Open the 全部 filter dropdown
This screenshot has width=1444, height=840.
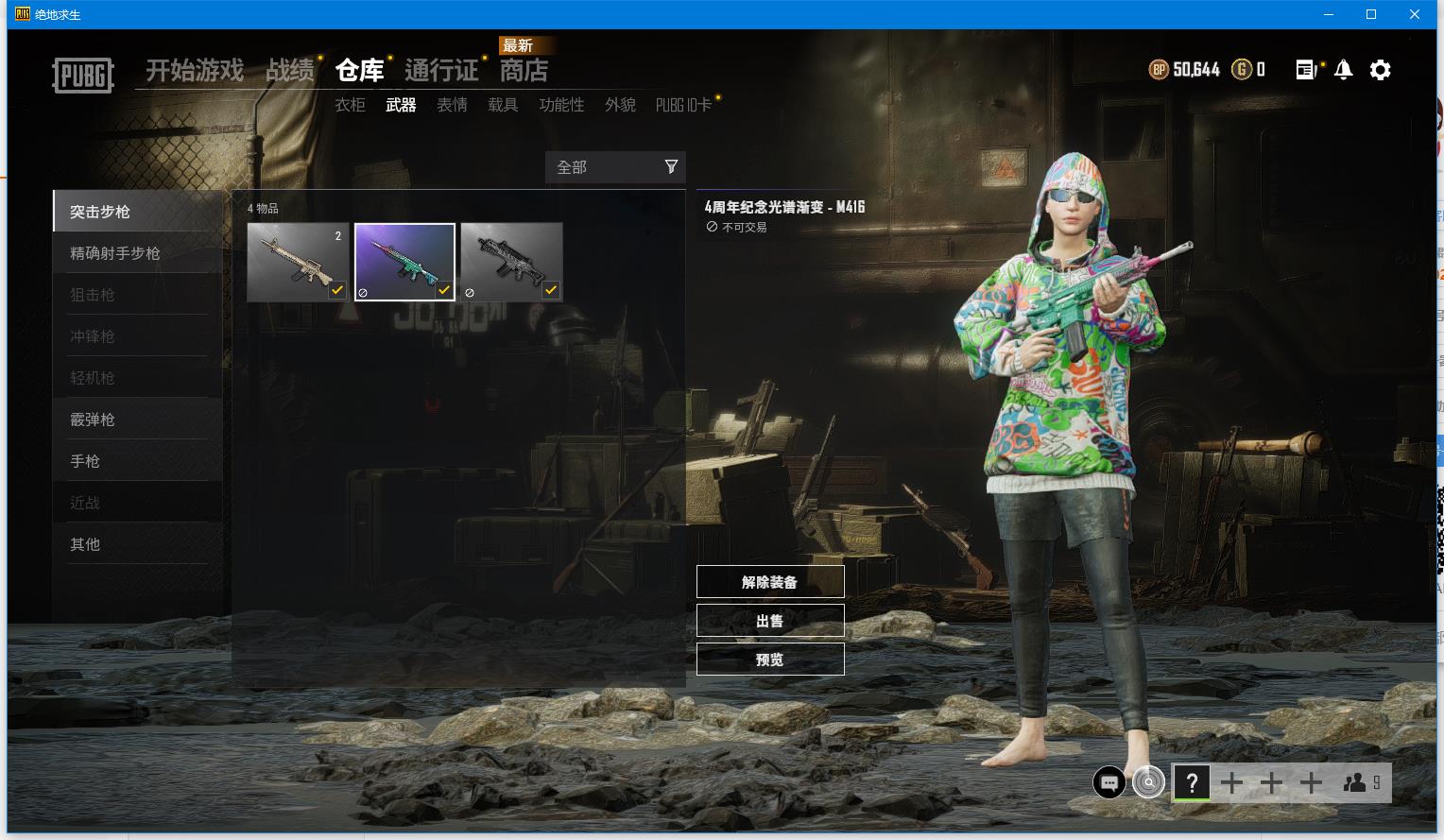(615, 167)
